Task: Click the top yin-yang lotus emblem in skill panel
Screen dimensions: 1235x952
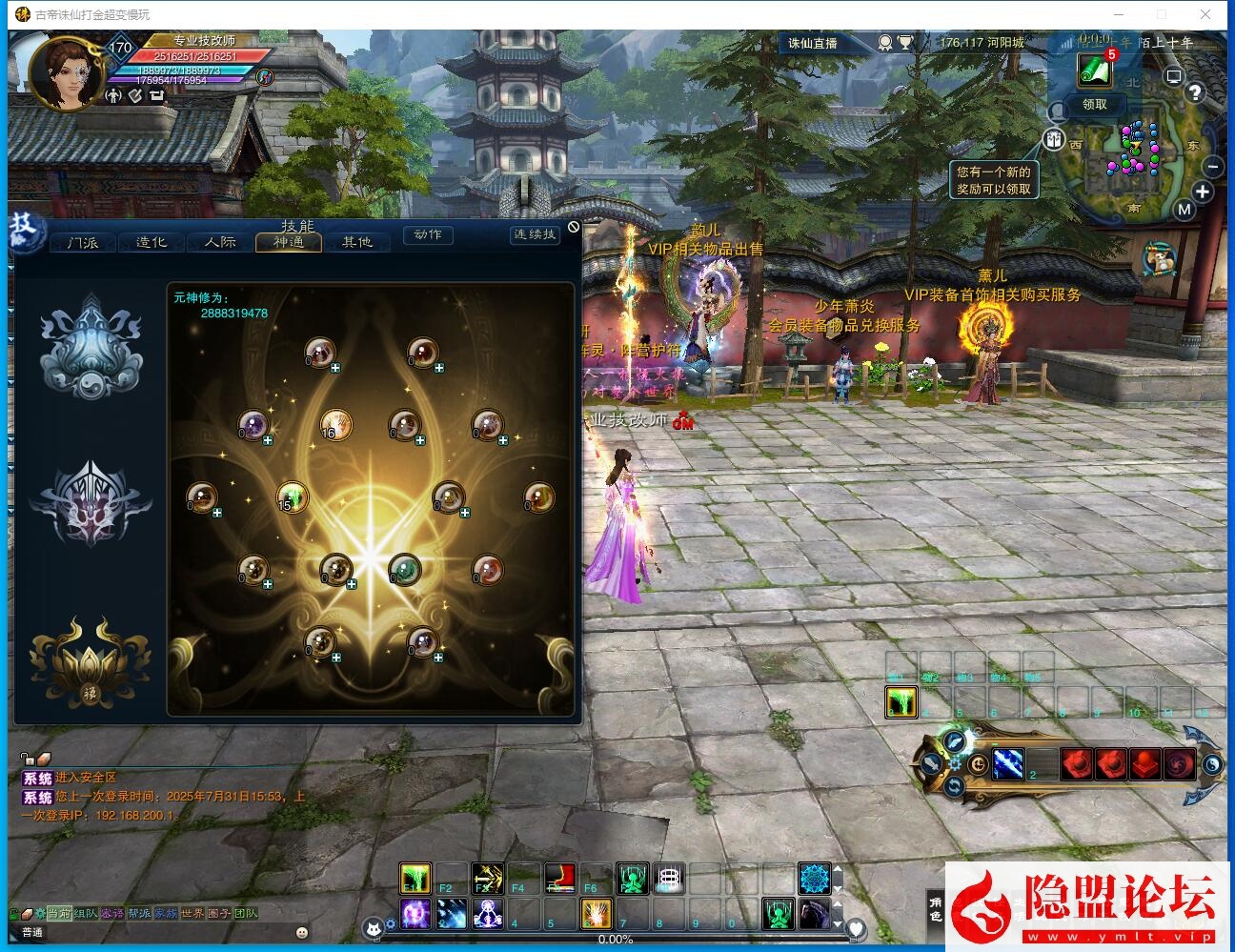Action: click(91, 346)
